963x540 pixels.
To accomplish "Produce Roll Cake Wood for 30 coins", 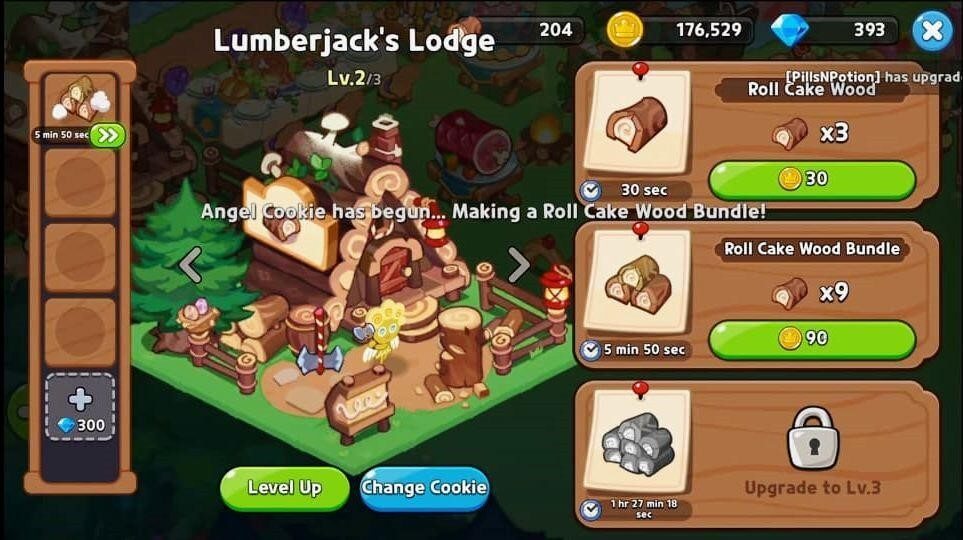I will (x=811, y=179).
